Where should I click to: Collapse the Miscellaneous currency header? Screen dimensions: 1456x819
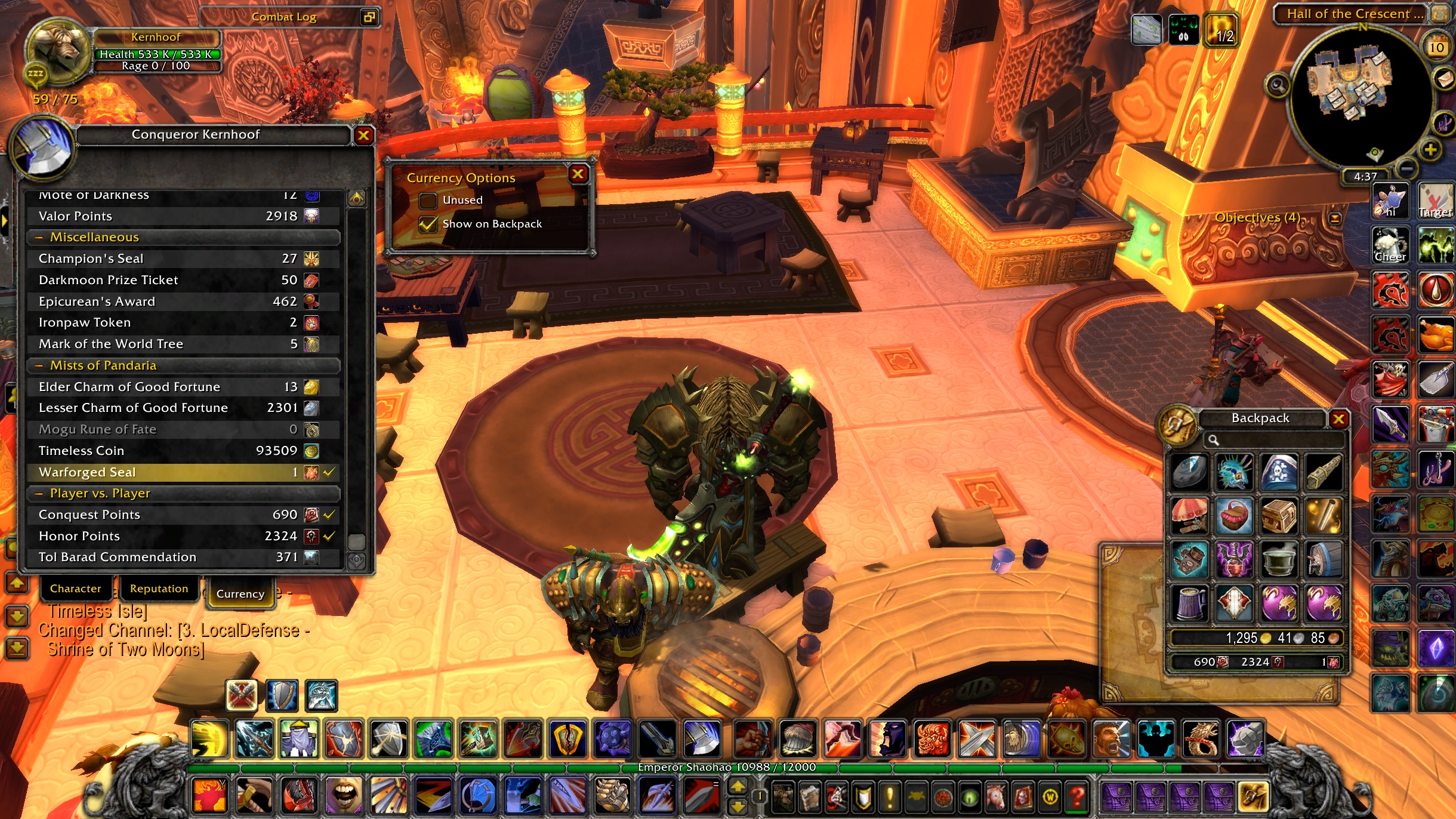click(x=39, y=238)
